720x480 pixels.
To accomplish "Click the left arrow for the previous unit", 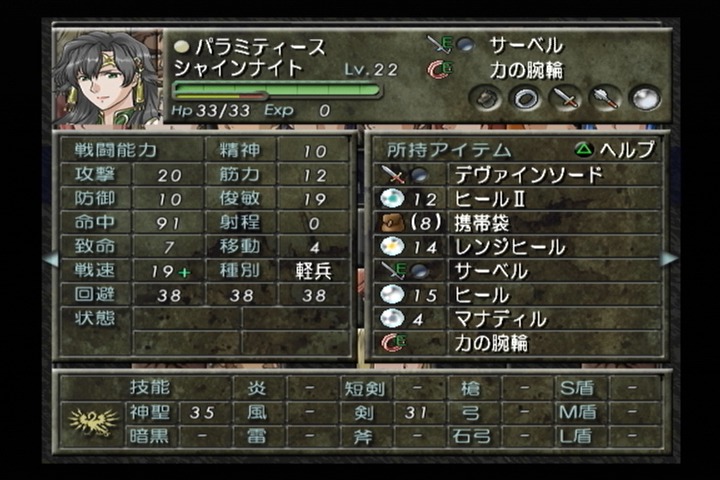I will pyautogui.click(x=50, y=258).
